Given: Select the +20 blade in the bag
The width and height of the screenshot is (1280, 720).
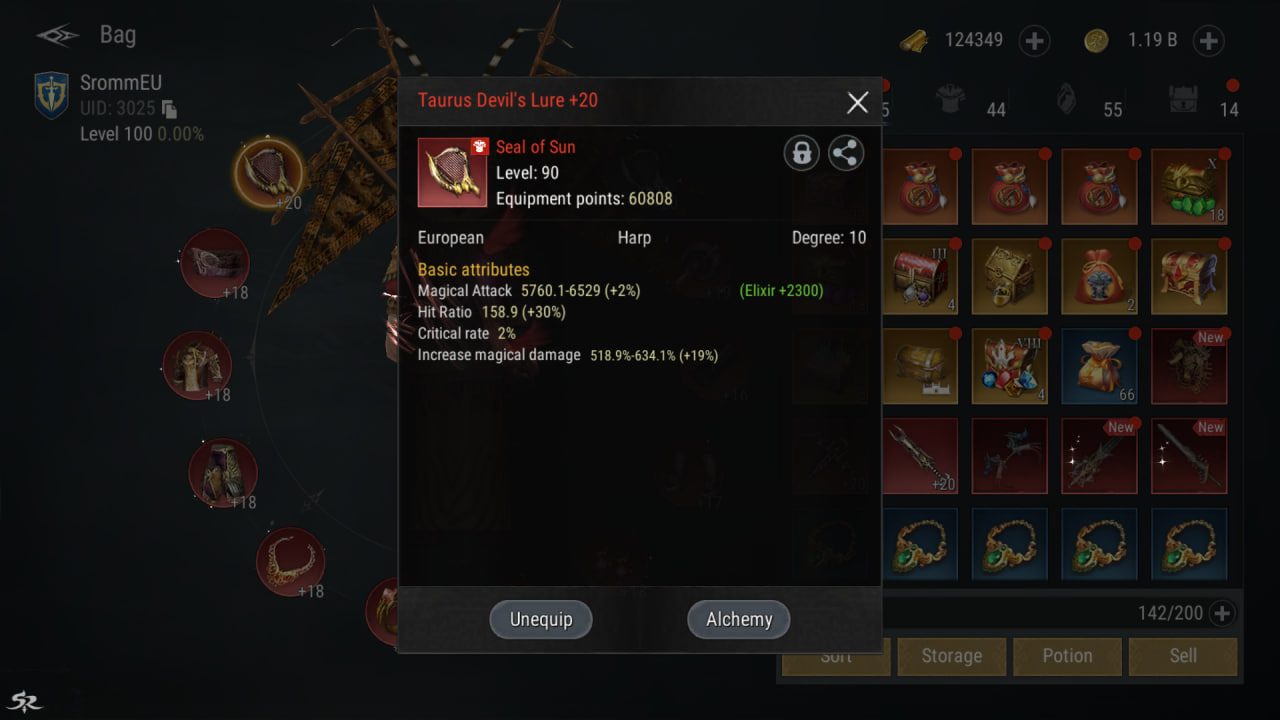Looking at the screenshot, I should coord(920,456).
